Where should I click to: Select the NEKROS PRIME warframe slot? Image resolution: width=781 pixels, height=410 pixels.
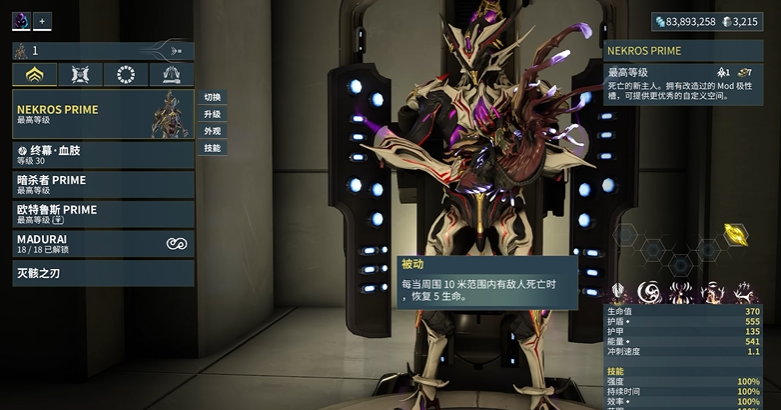pyautogui.click(x=102, y=114)
